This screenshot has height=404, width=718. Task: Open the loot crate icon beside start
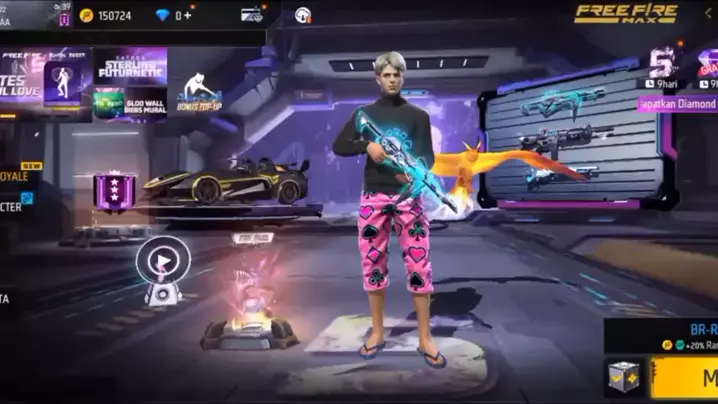pos(625,378)
